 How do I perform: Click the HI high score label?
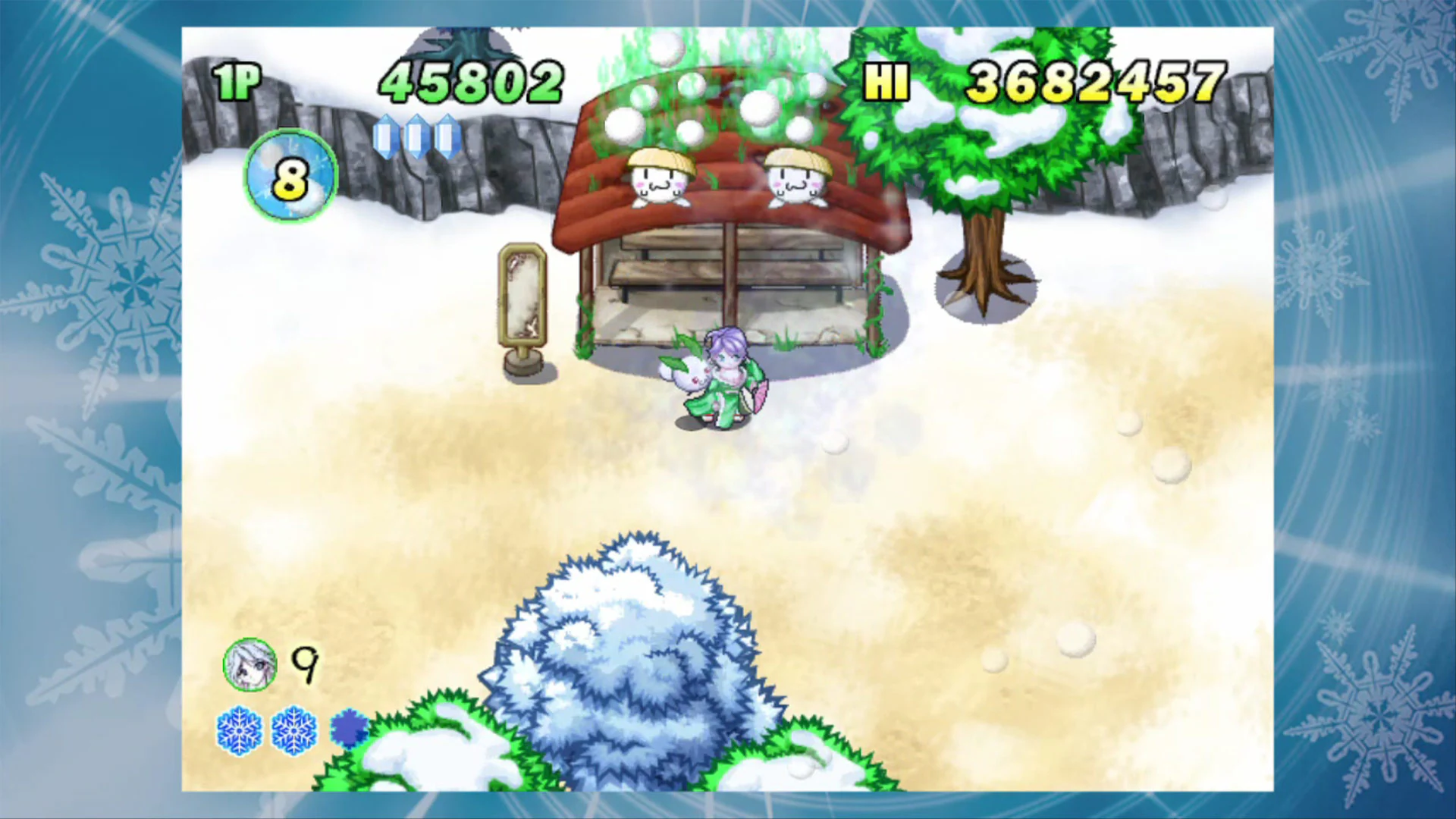(x=888, y=80)
